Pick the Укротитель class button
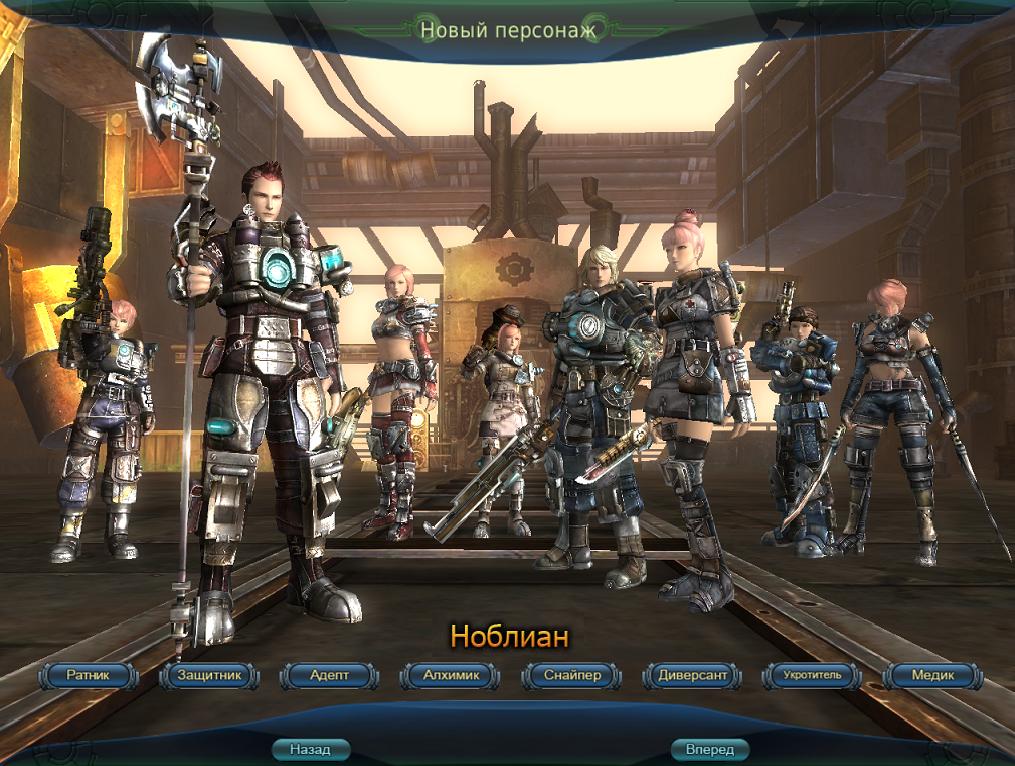The height and width of the screenshot is (766, 1015). [812, 676]
